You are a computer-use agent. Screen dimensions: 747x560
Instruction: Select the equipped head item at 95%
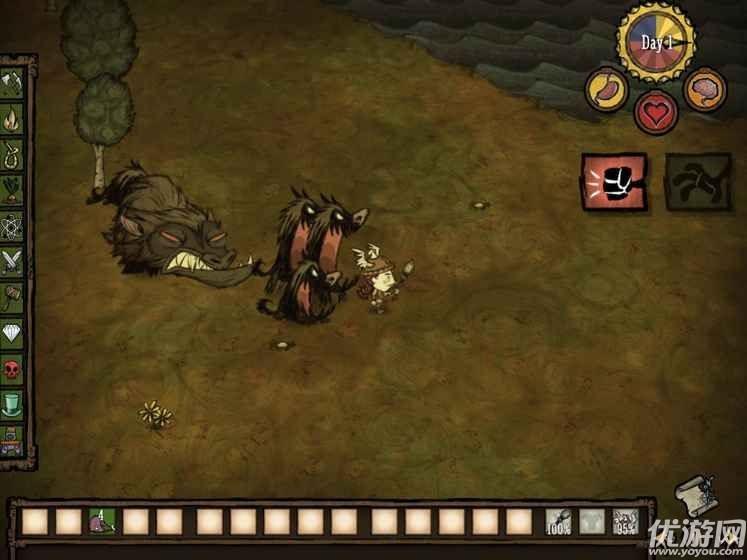[x=624, y=521]
